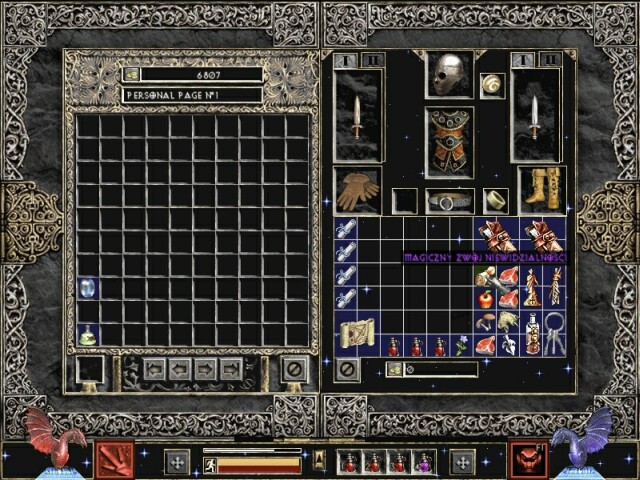The image size is (640, 480).
Task: Pick up the blue gem in stash
Action: [87, 288]
